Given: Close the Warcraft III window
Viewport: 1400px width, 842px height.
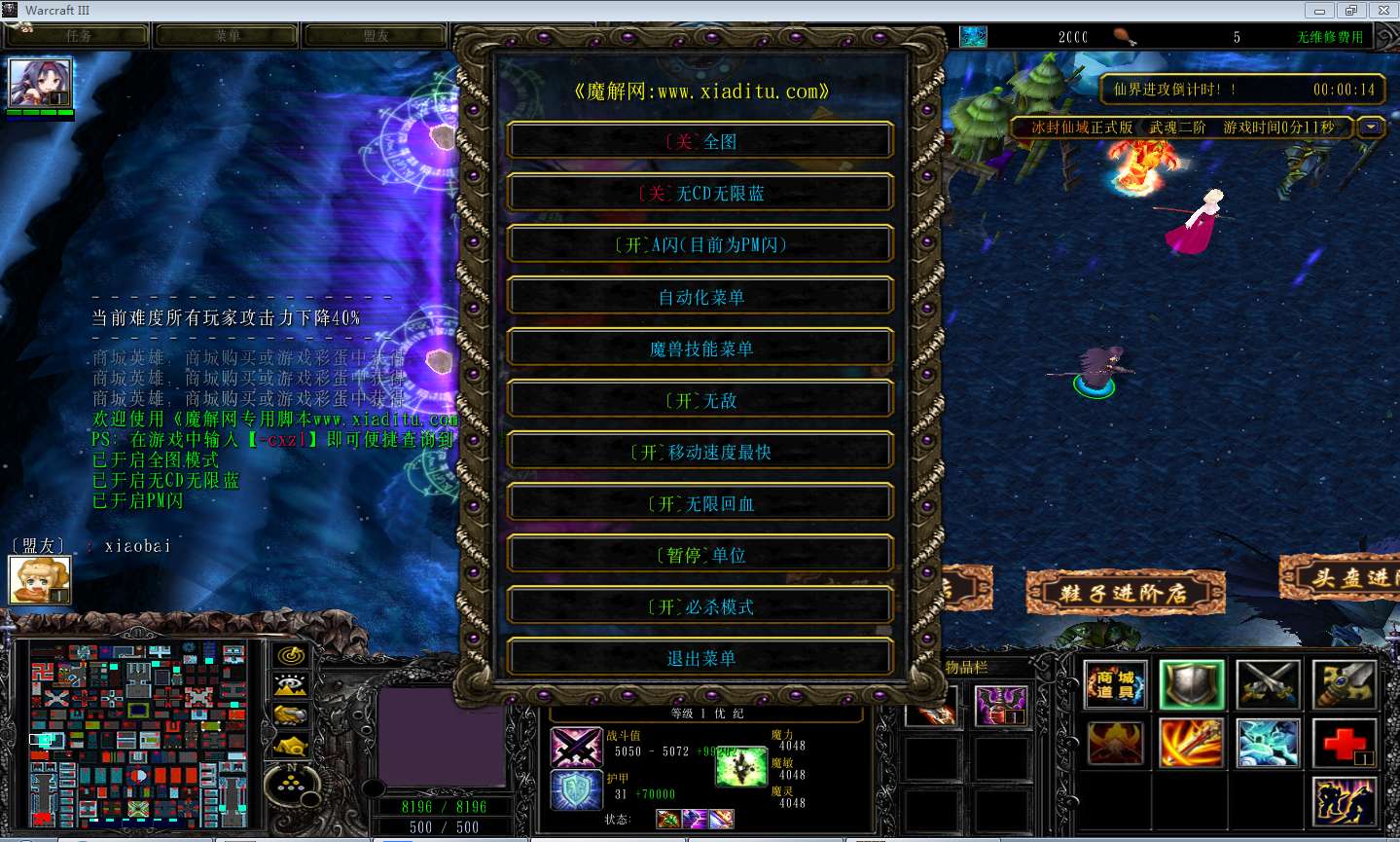Looking at the screenshot, I should [1383, 11].
